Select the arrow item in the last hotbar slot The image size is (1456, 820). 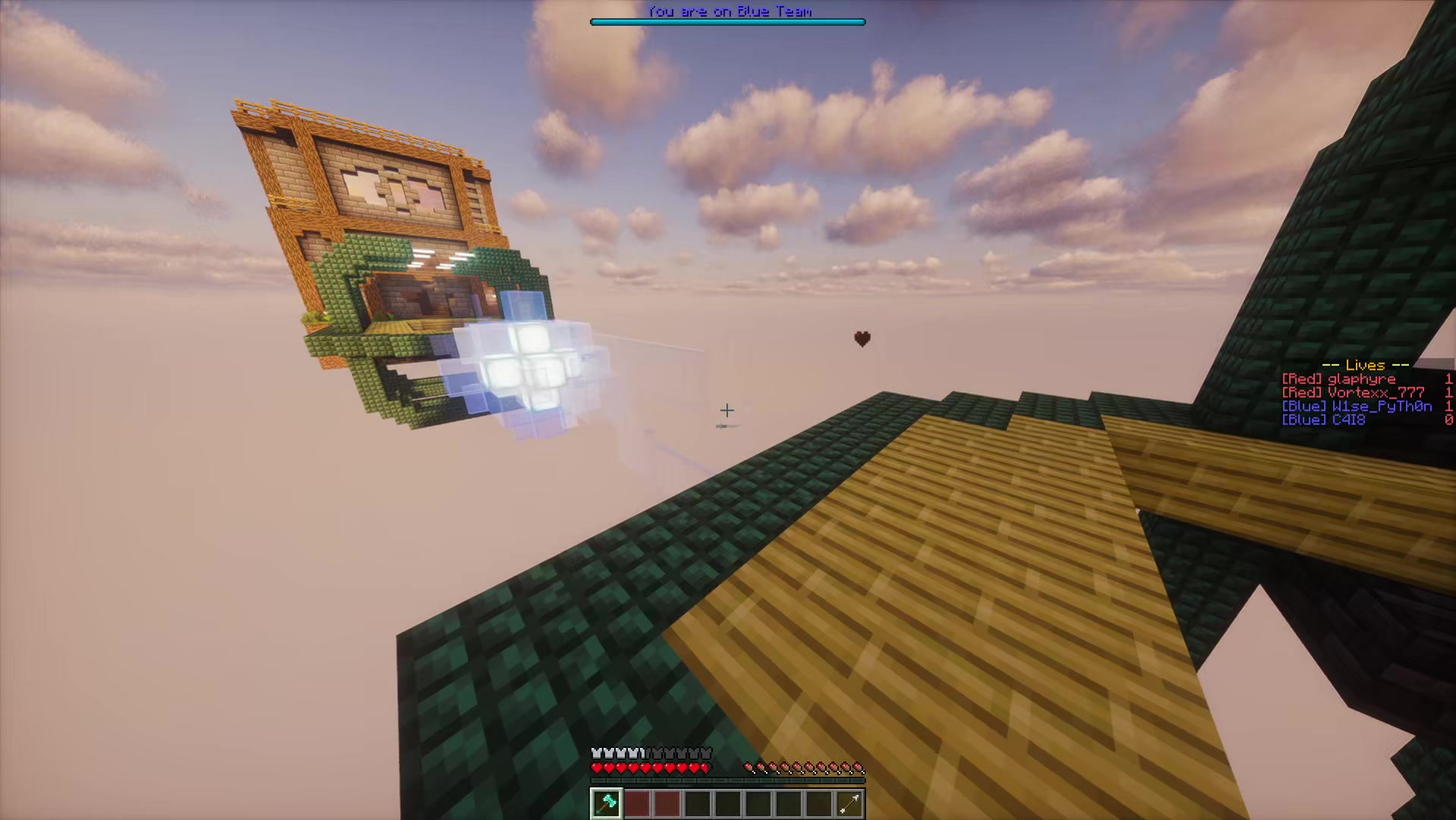849,803
